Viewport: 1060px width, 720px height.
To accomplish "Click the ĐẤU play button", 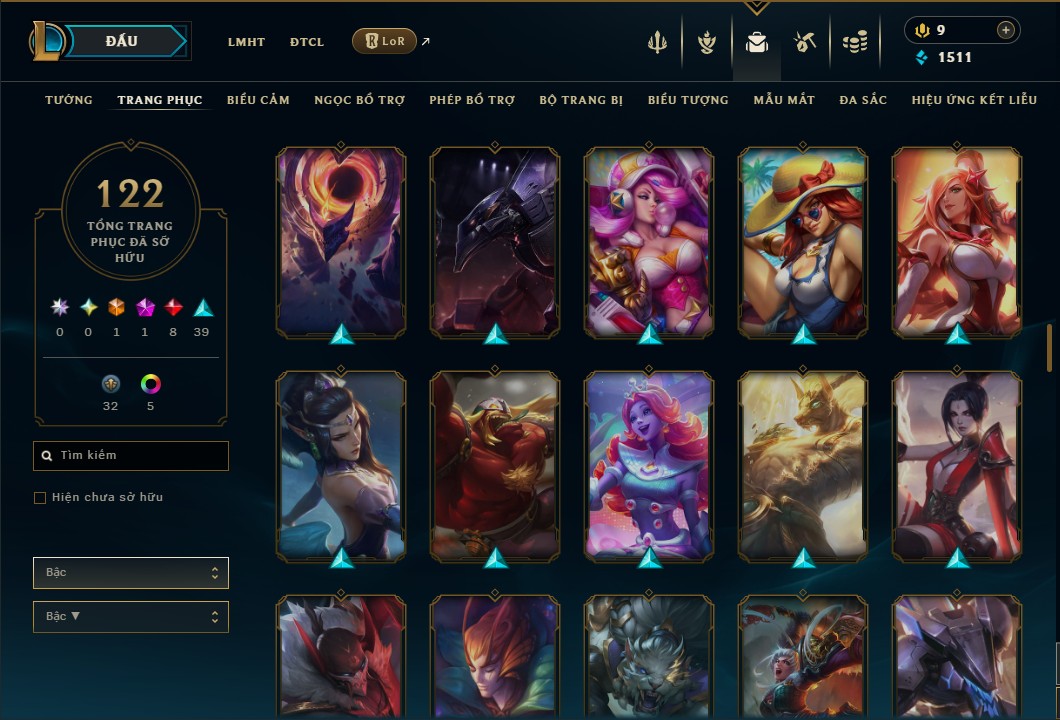I will pos(122,41).
